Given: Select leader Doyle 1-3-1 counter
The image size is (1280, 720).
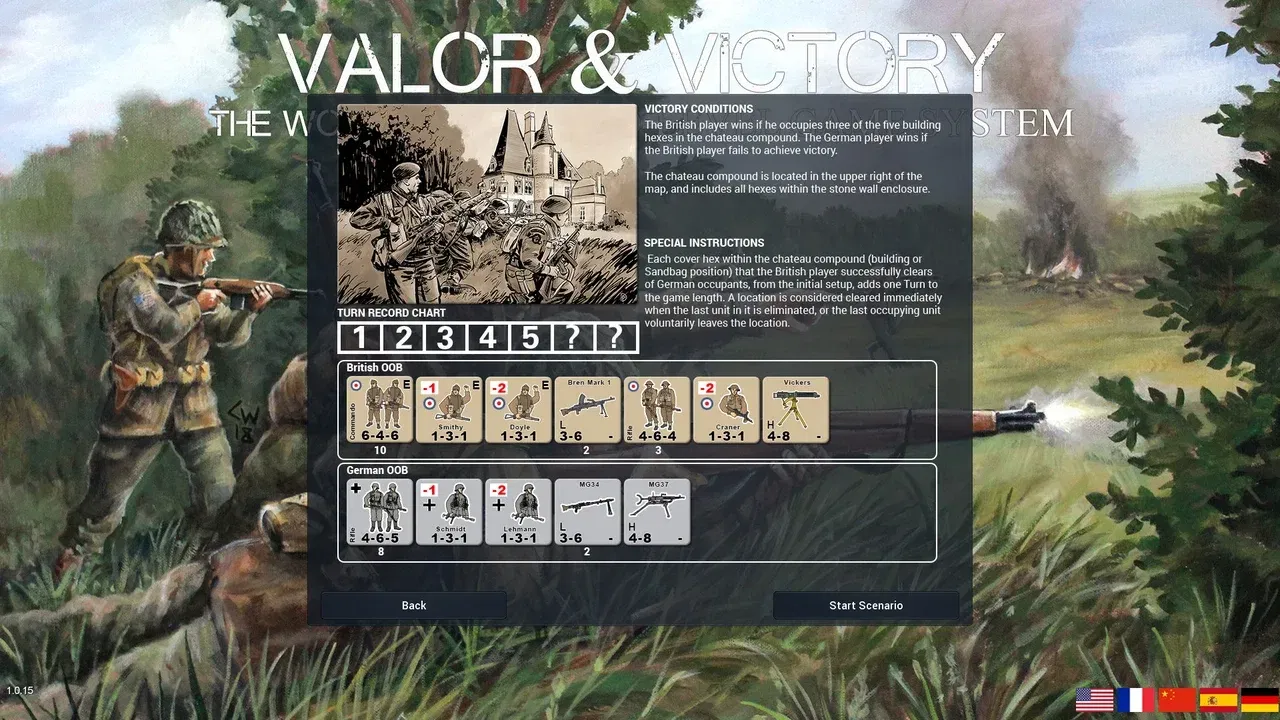Looking at the screenshot, I should pyautogui.click(x=518, y=409).
